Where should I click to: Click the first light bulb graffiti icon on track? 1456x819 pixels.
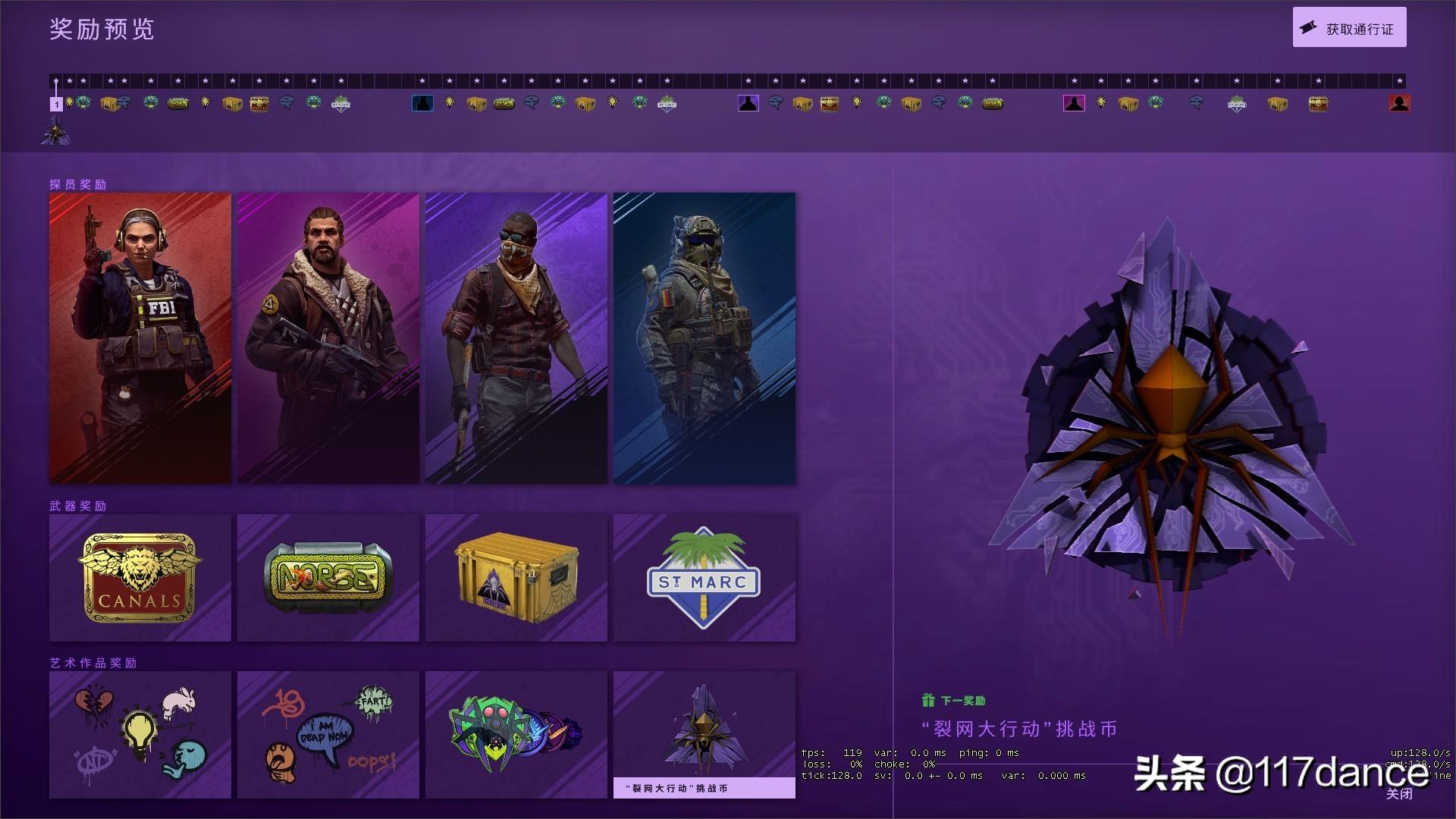pos(70,104)
